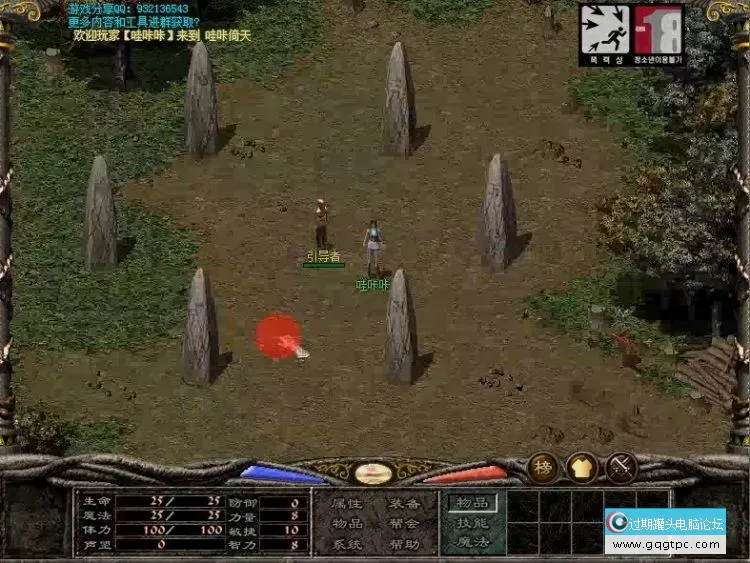Image resolution: width=750 pixels, height=563 pixels.
Task: Click the armor-shaped round icon
Action: [x=583, y=468]
